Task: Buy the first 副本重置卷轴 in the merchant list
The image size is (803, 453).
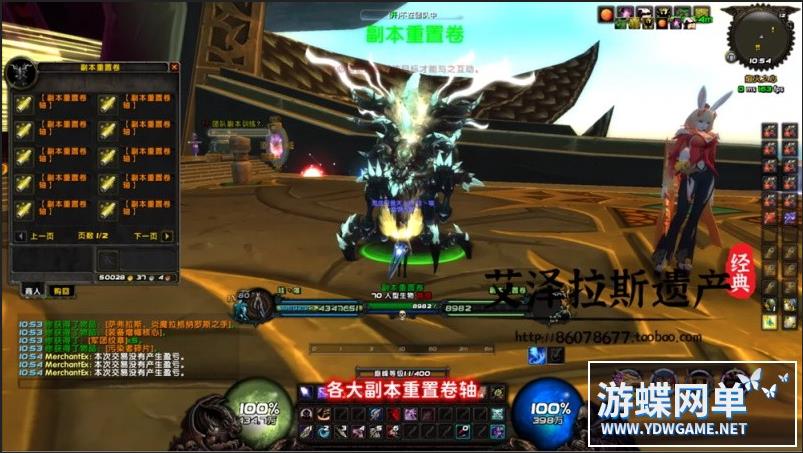Action: (24, 104)
